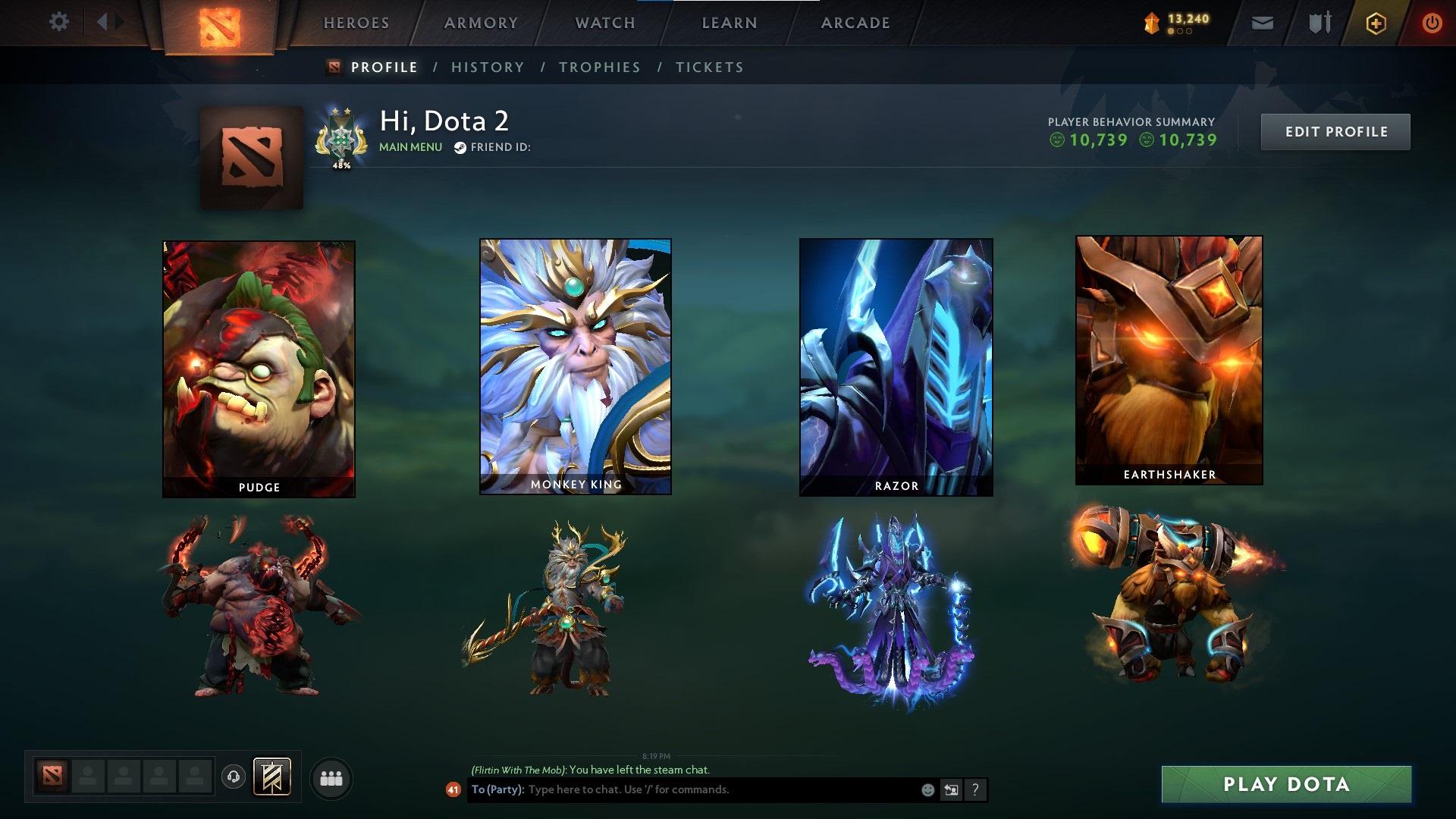Click the chat wheel toggle beside emoticons
Image resolution: width=1456 pixels, height=819 pixels.
tap(951, 790)
